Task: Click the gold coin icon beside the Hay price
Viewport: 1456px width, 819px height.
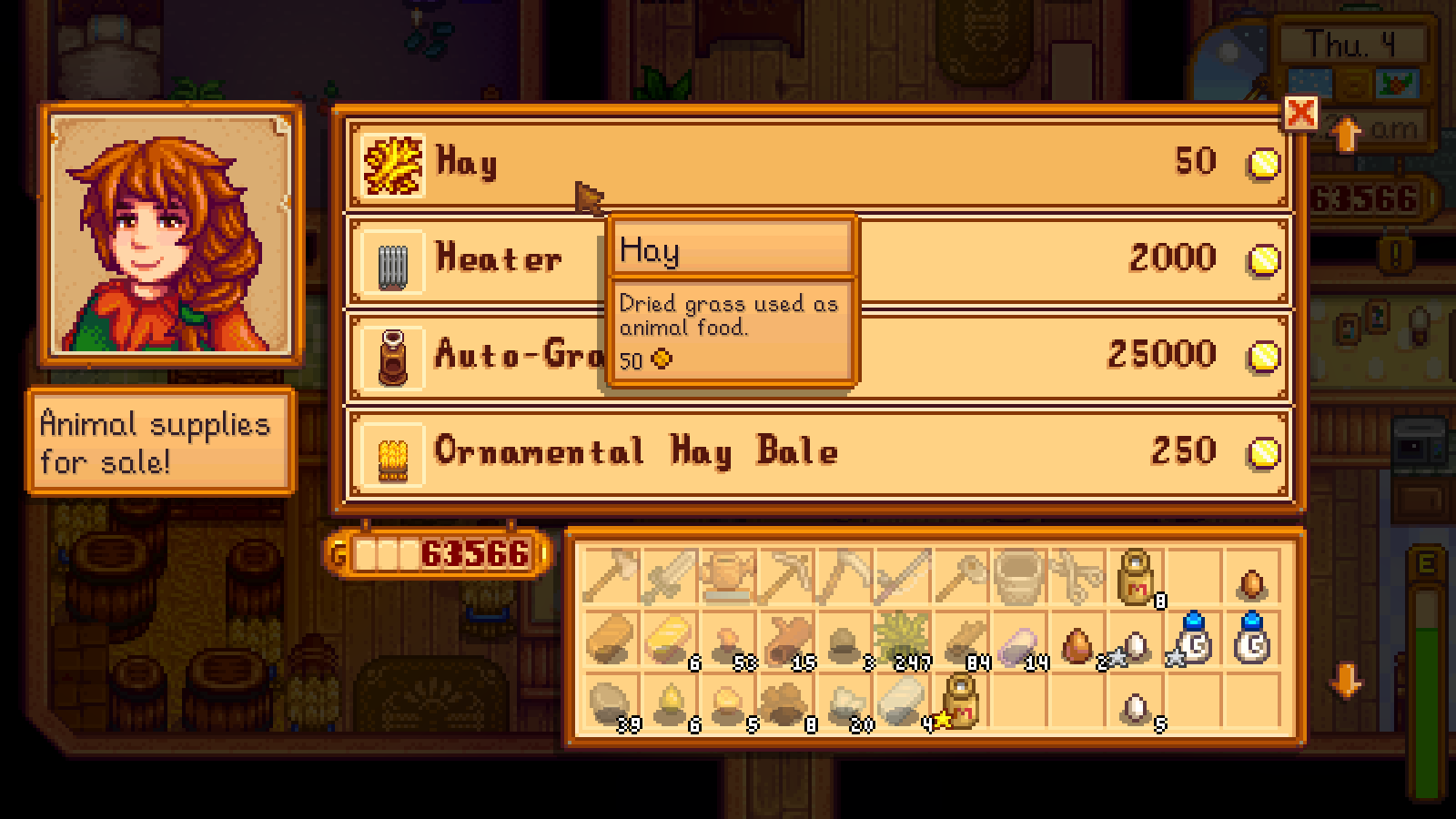Action: (1263, 164)
